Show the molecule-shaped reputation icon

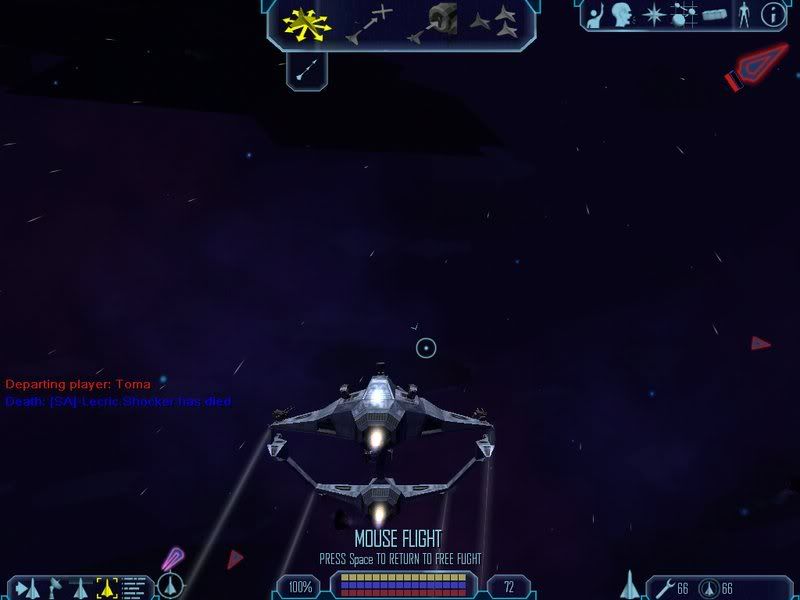[684, 14]
